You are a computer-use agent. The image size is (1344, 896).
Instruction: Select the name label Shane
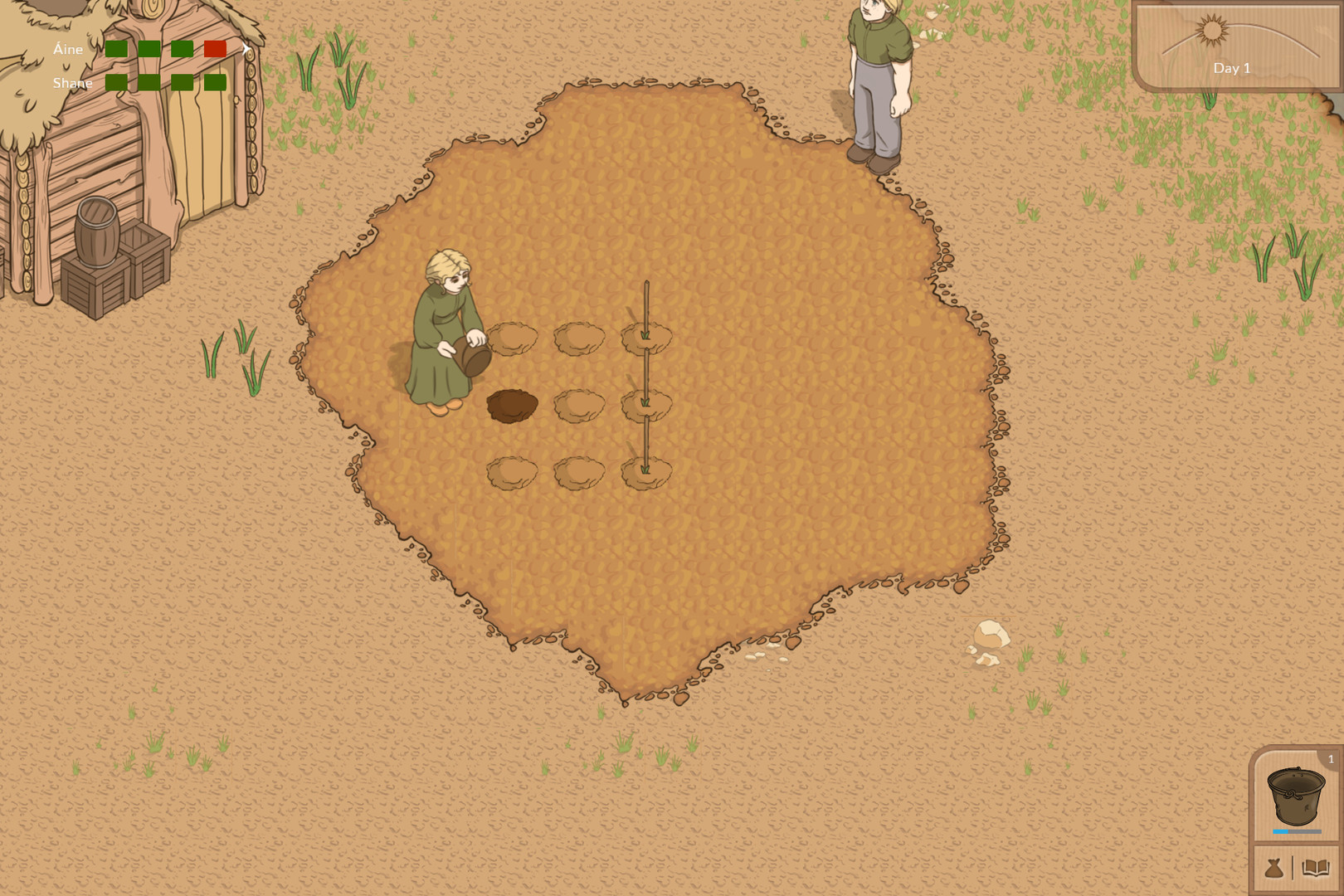(73, 83)
